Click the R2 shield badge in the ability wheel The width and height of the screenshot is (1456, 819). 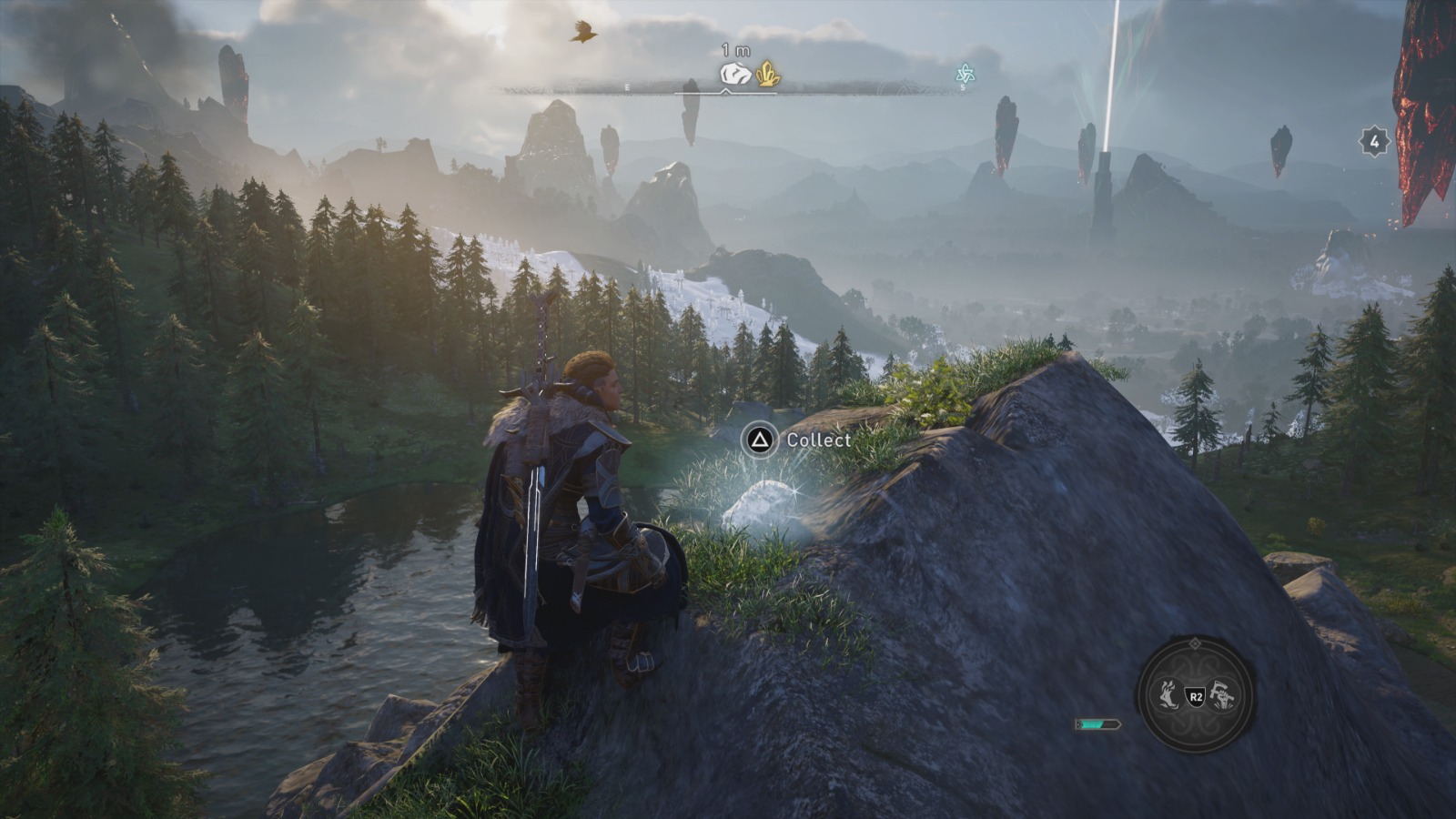point(1197,696)
